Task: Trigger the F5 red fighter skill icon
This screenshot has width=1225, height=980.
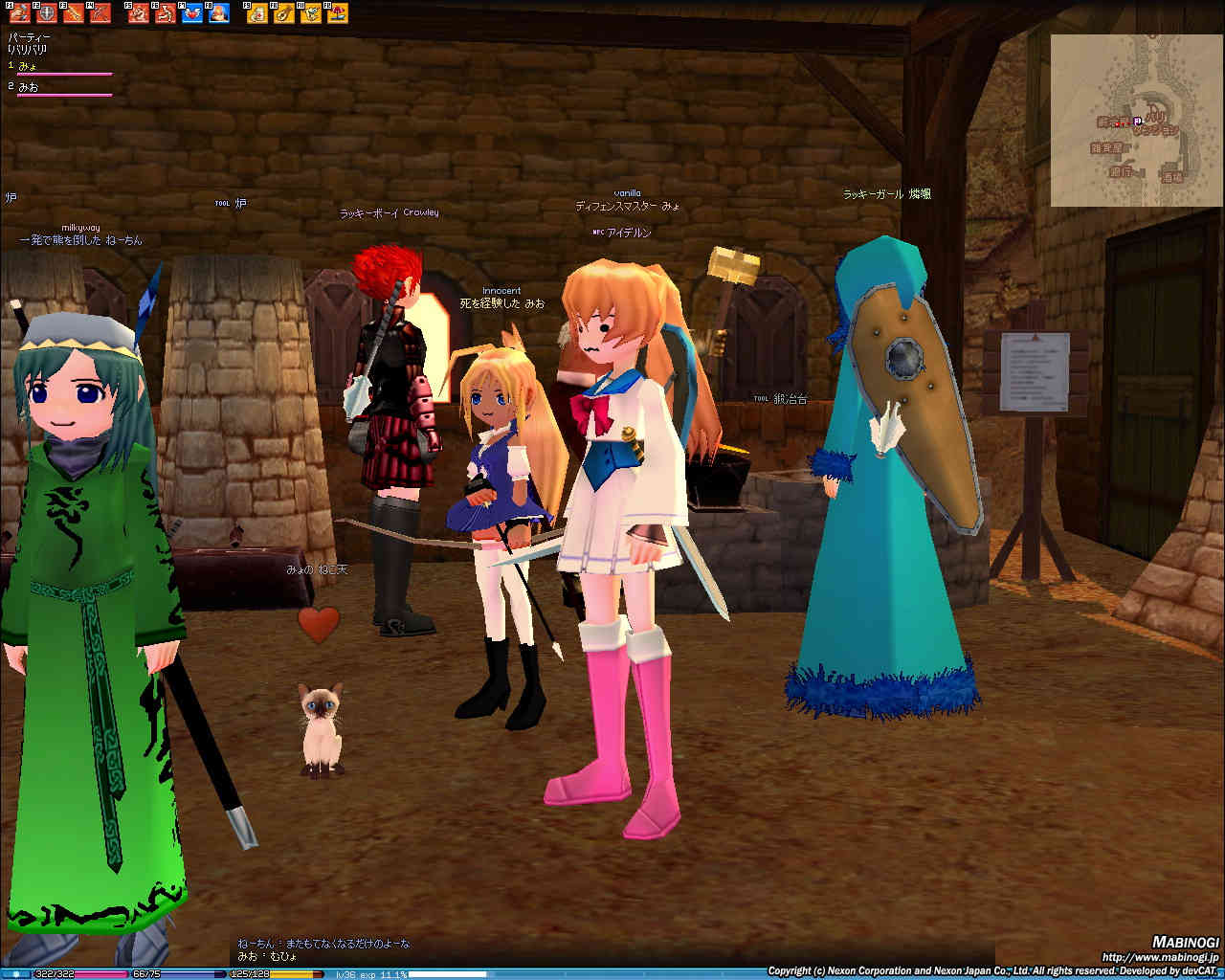Action: coord(139,13)
